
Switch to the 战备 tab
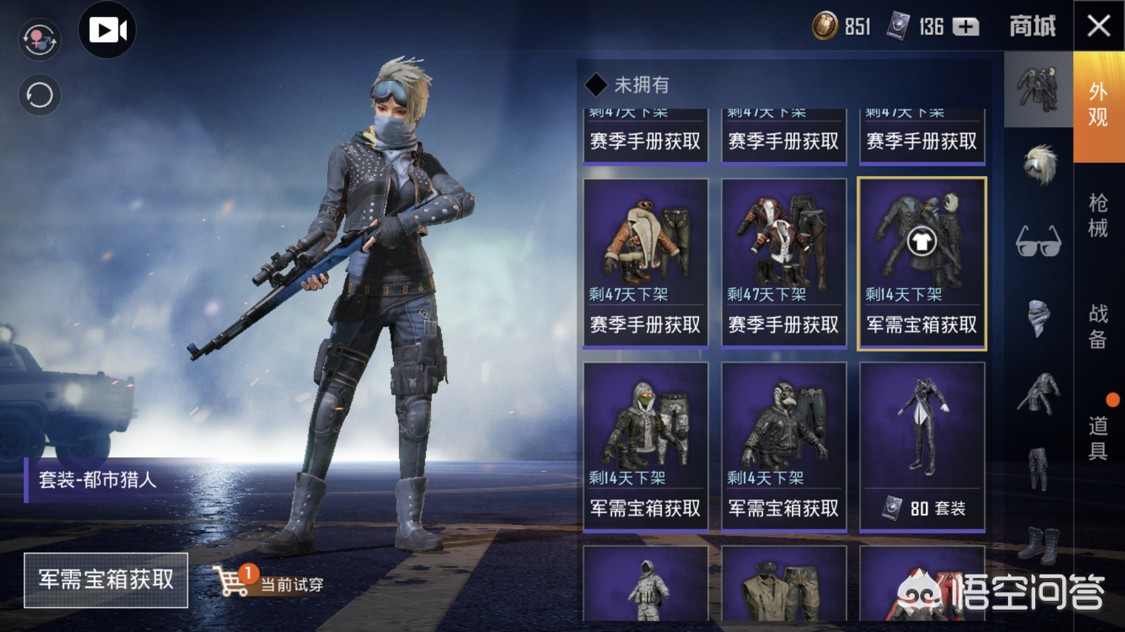[x=1098, y=327]
